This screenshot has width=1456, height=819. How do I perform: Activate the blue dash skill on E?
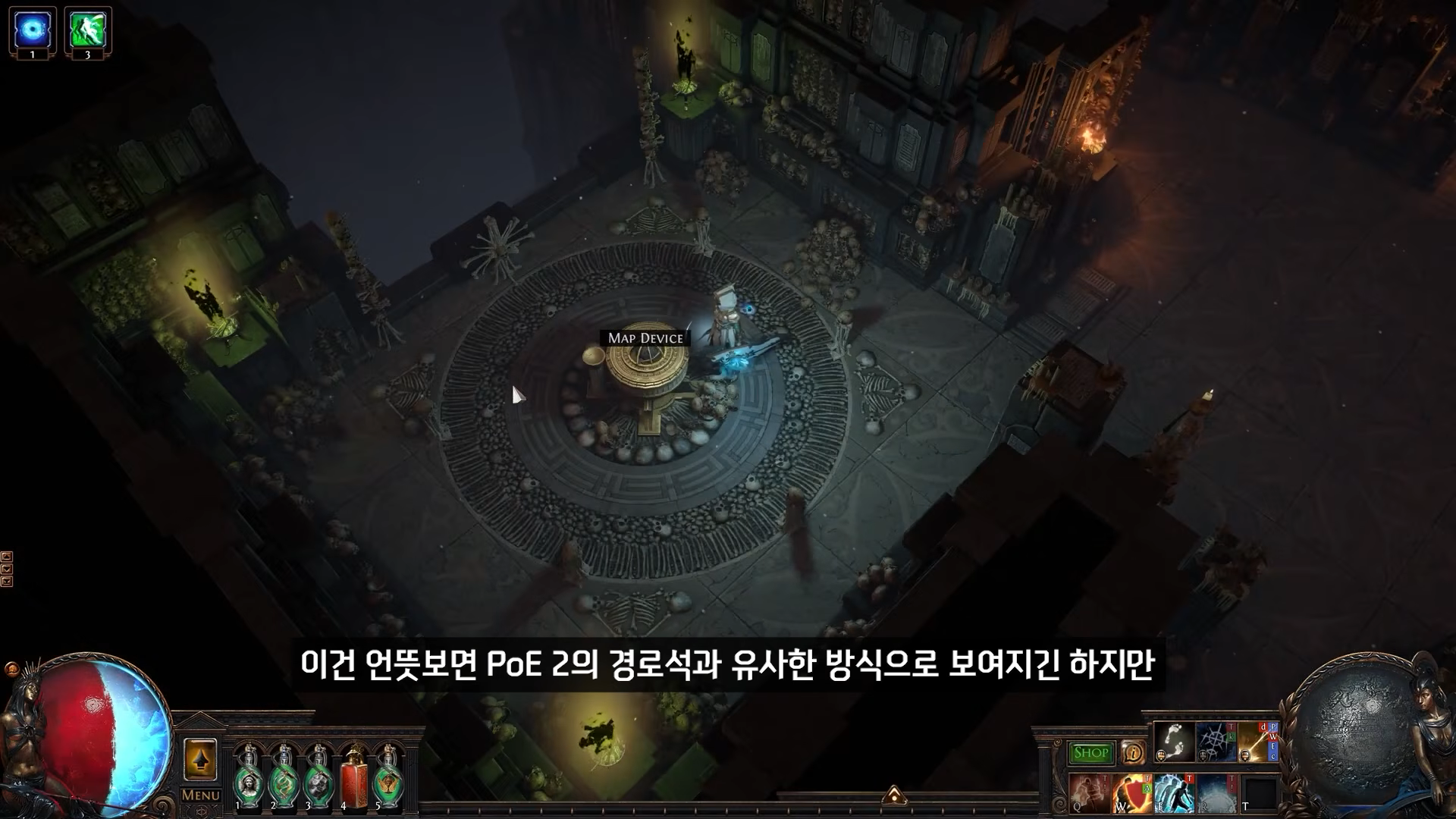(x=1173, y=792)
